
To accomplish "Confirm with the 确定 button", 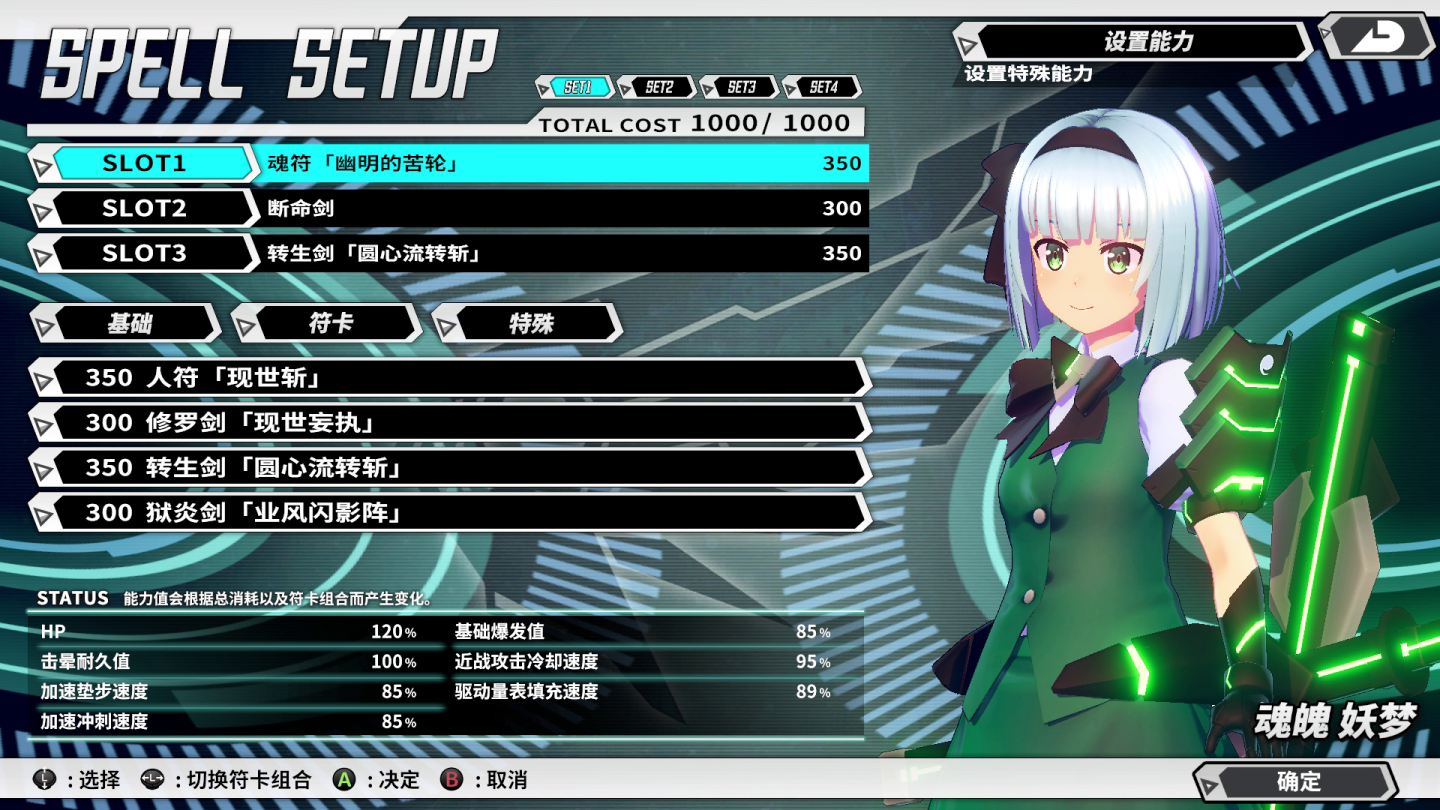I will (x=1298, y=782).
